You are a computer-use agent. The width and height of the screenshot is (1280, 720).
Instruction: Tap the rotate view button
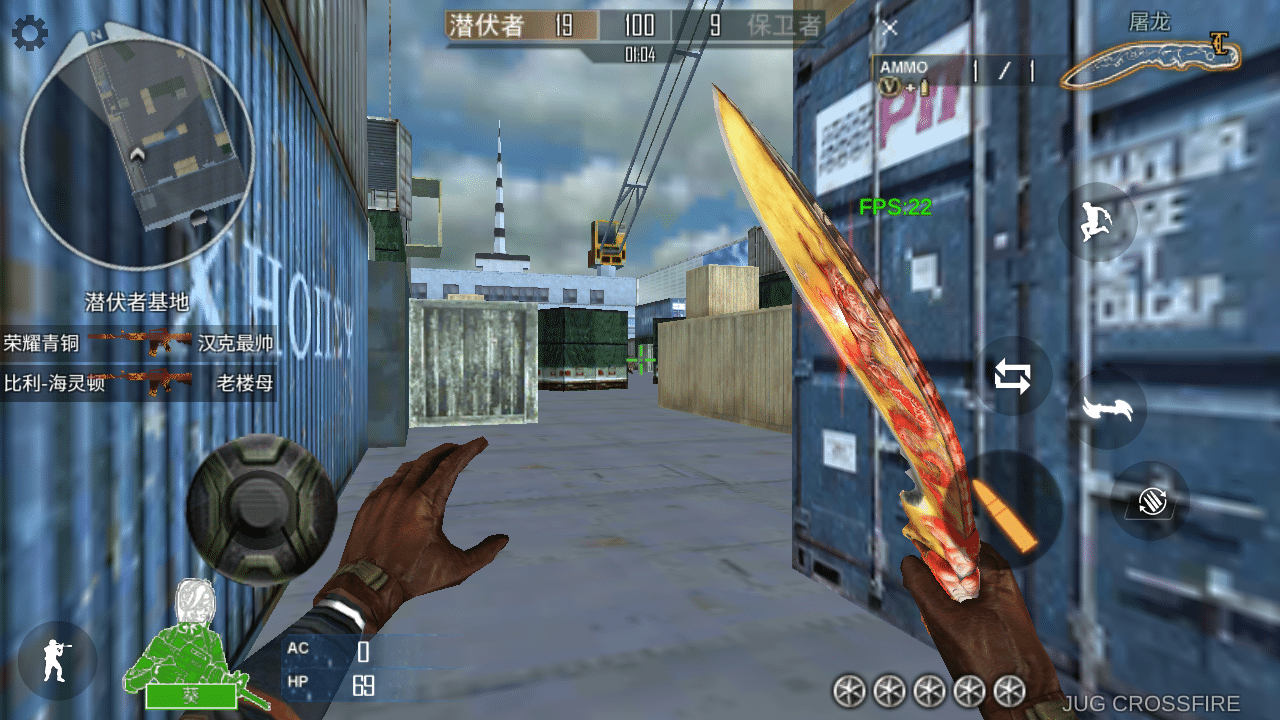pyautogui.click(x=1150, y=500)
